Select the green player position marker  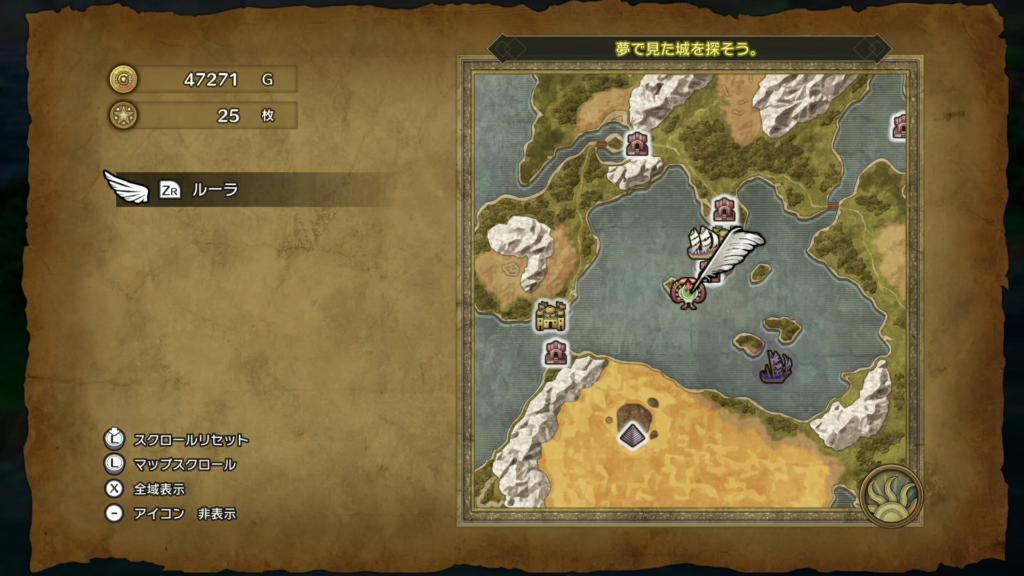pyautogui.click(x=688, y=292)
